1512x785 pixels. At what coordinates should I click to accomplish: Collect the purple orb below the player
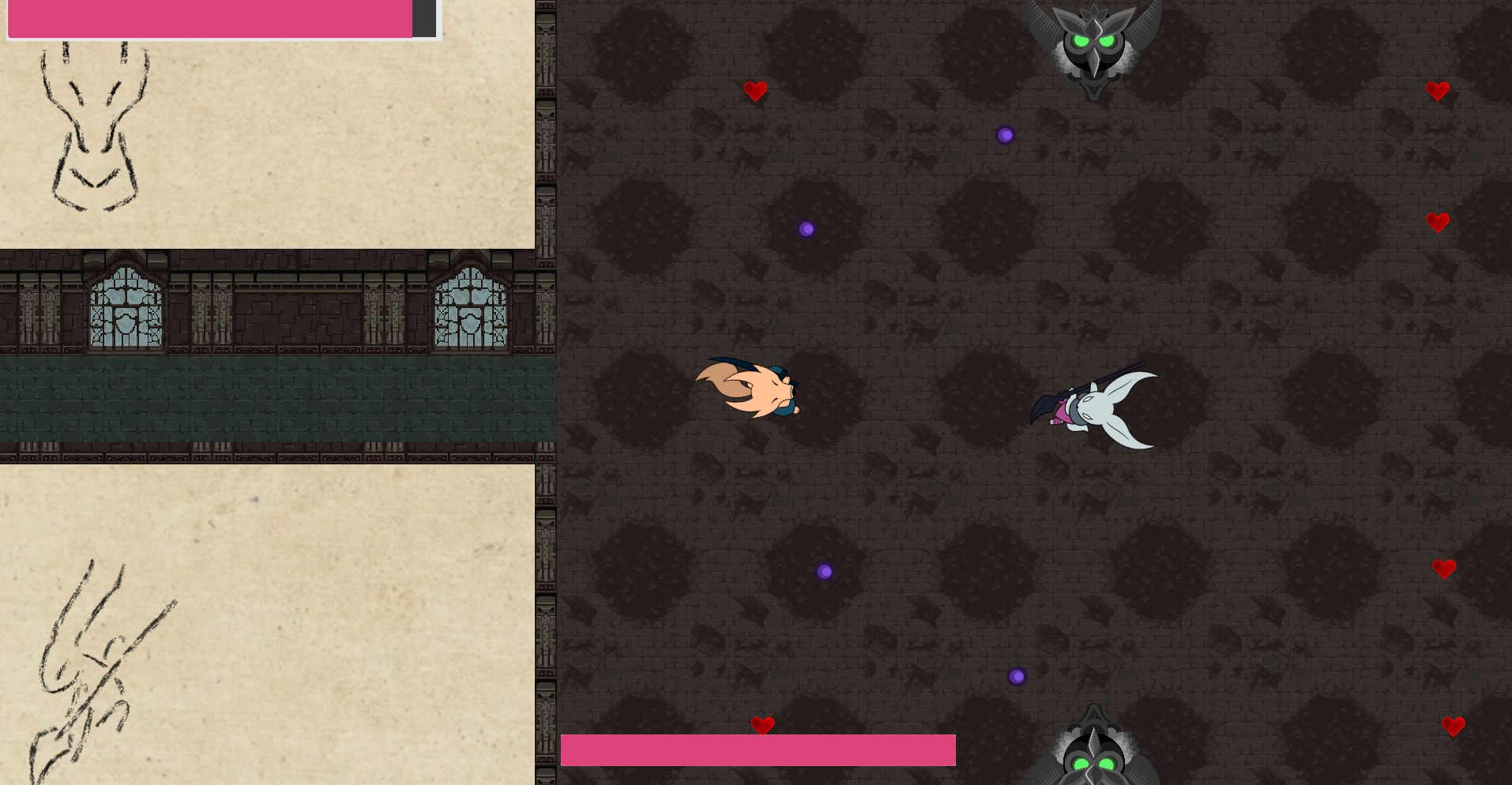(x=826, y=571)
